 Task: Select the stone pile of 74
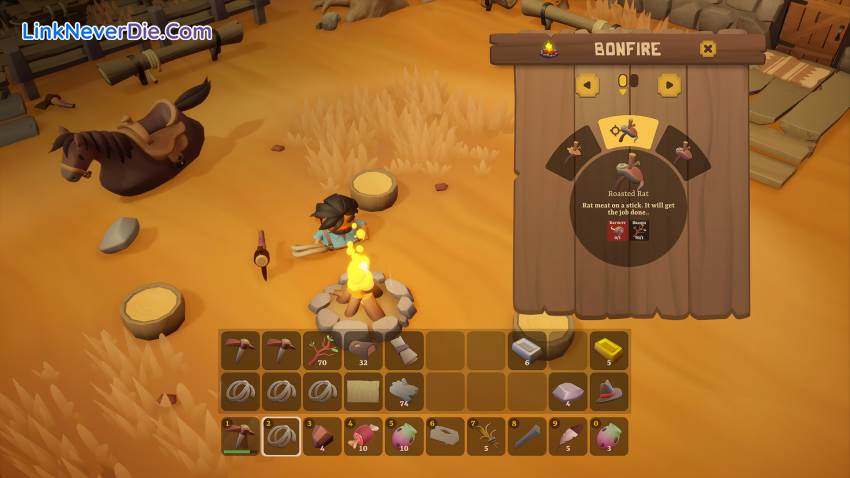pos(404,392)
